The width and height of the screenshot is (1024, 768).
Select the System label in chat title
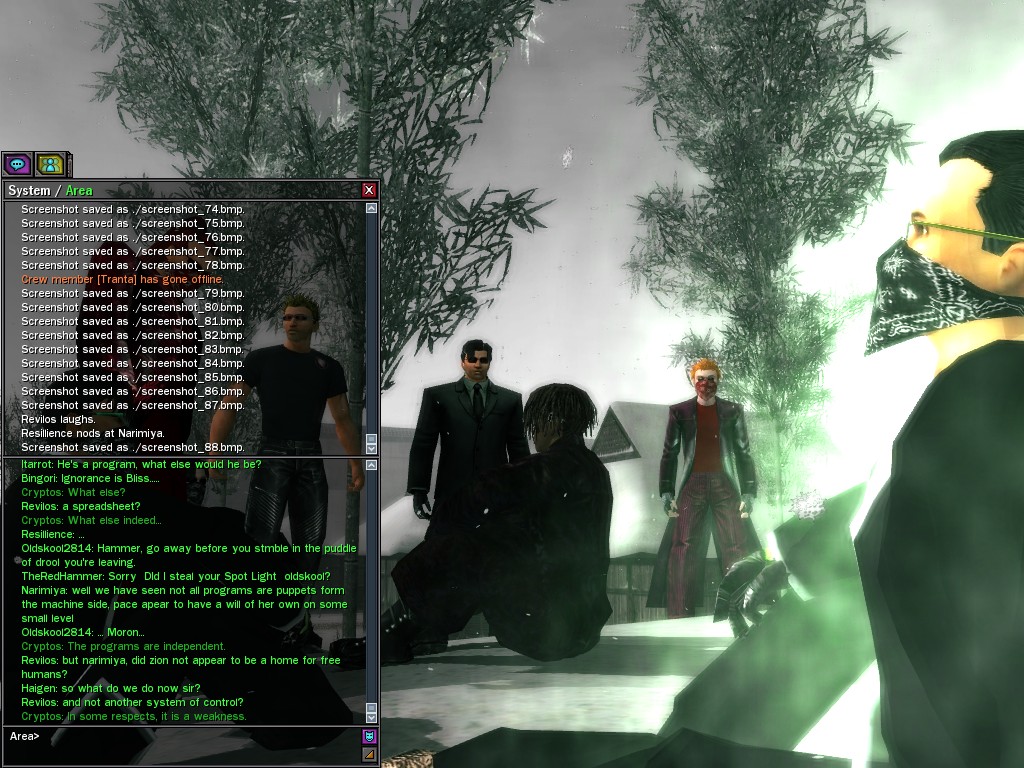(28, 191)
